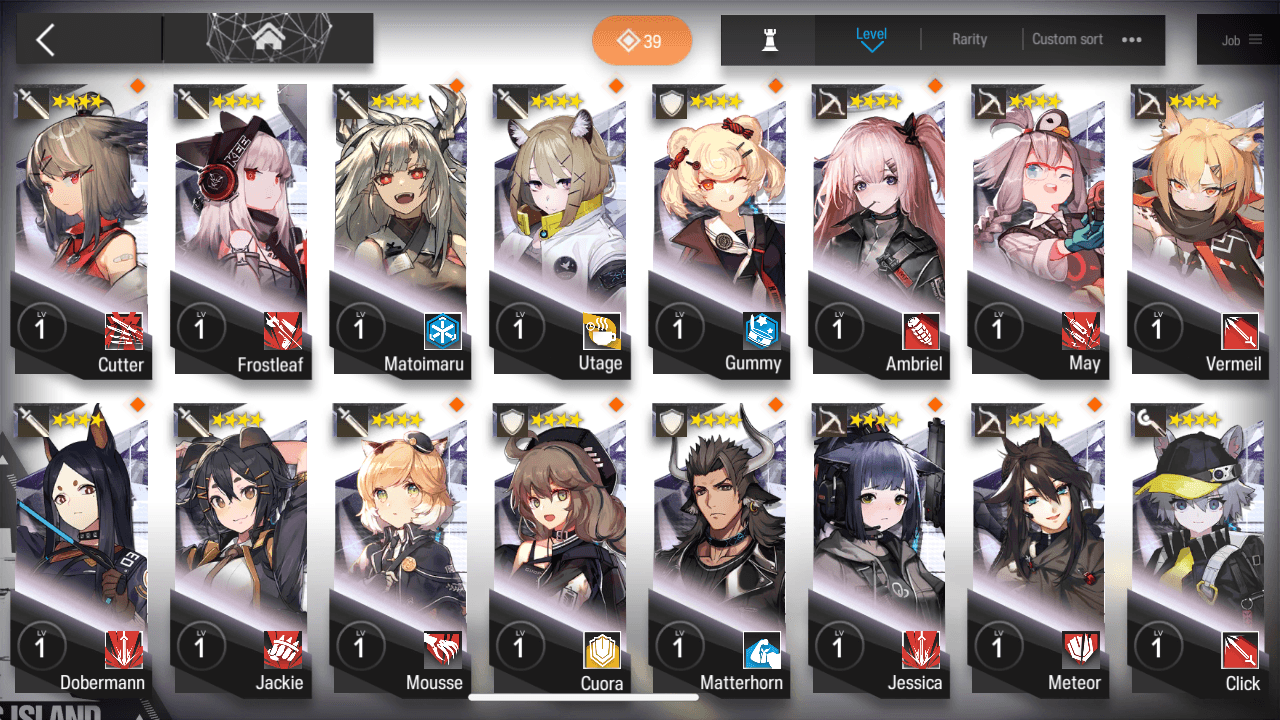This screenshot has width=1280, height=720.
Task: Select the Cutter operator card
Action: 82,230
